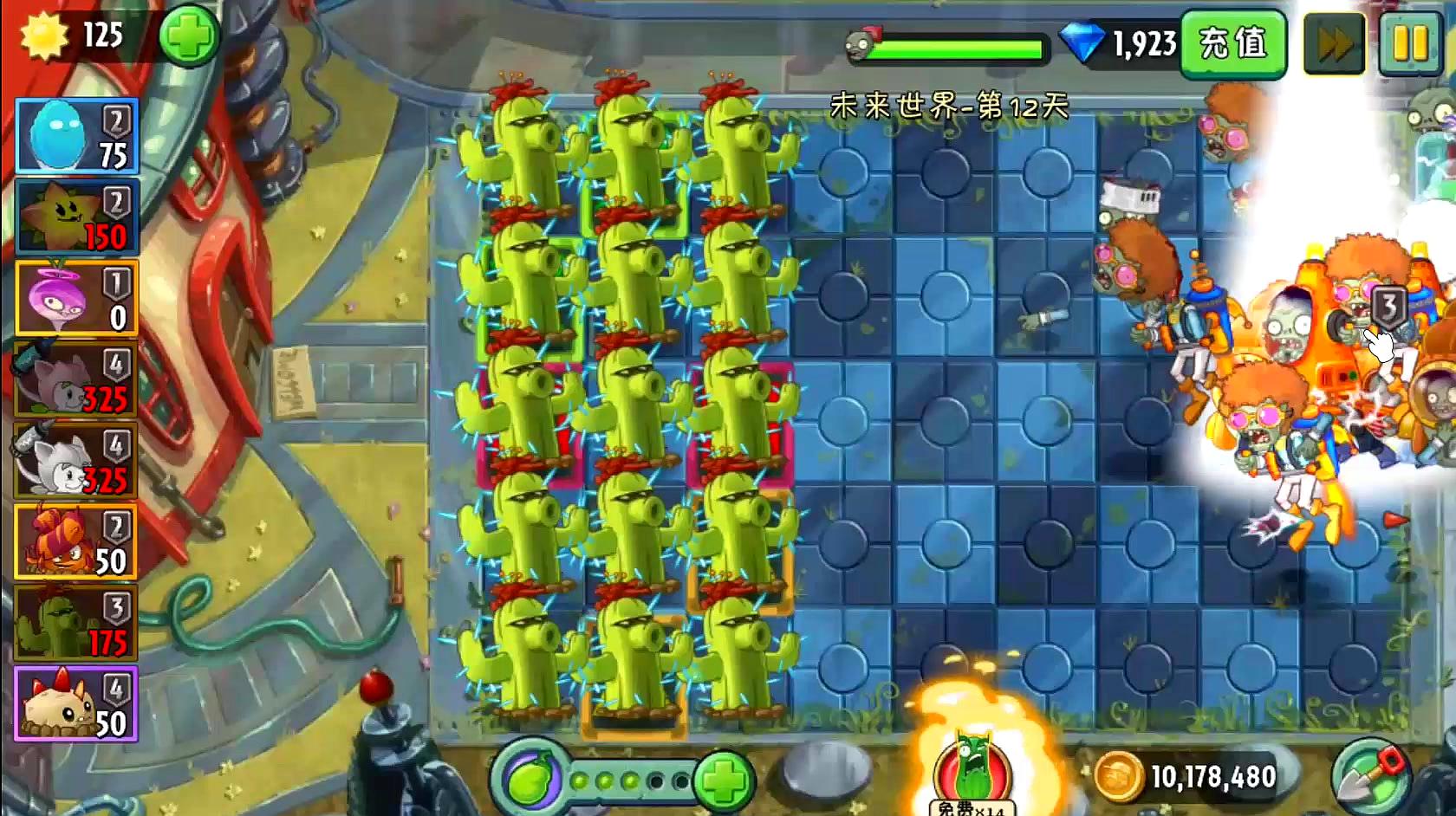Image resolution: width=1456 pixels, height=816 pixels.
Task: Select the gray cat plant seed costing 325
Action: click(x=76, y=380)
